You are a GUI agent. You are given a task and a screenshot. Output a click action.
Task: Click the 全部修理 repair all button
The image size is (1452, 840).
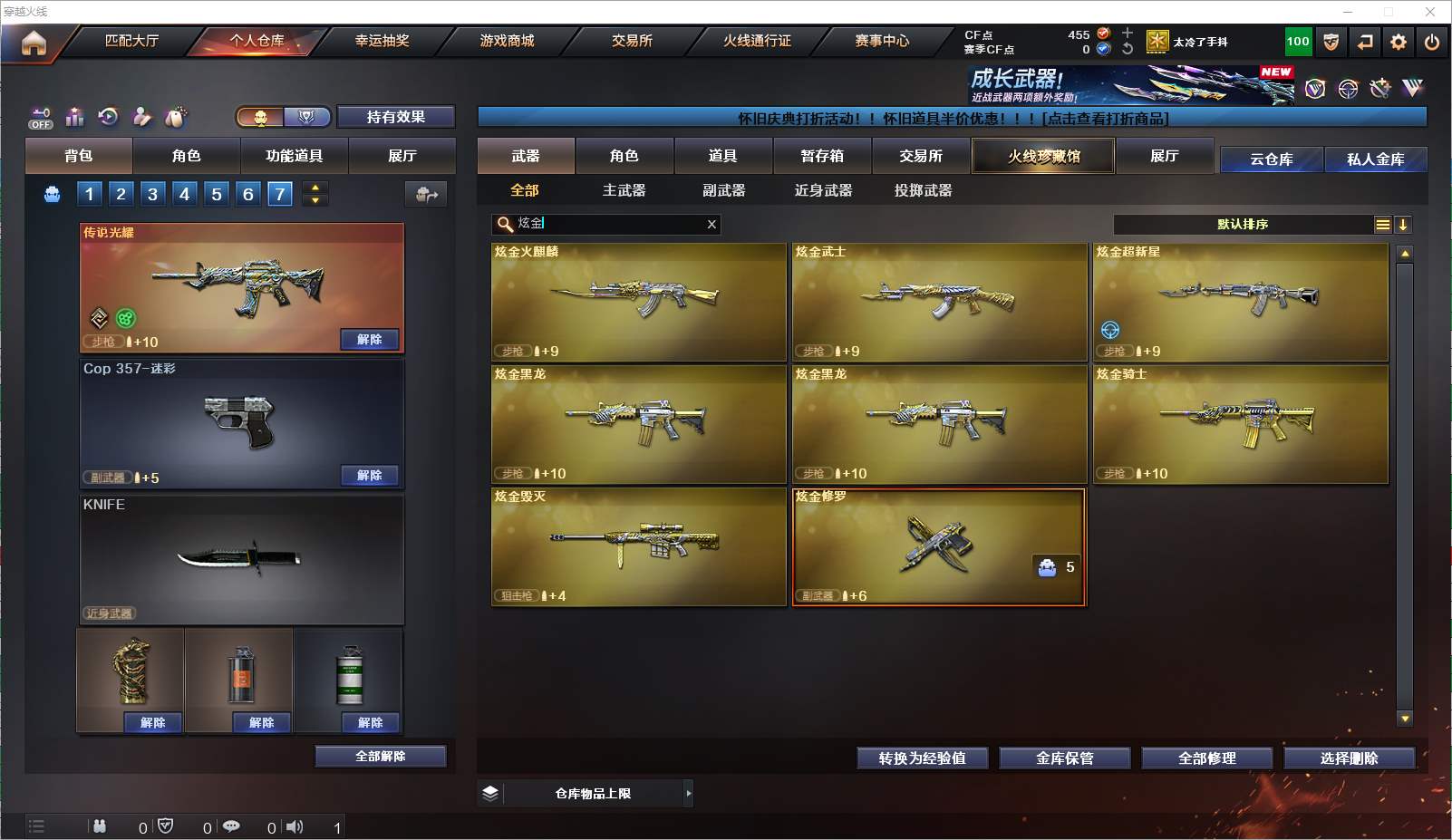pos(1206,758)
